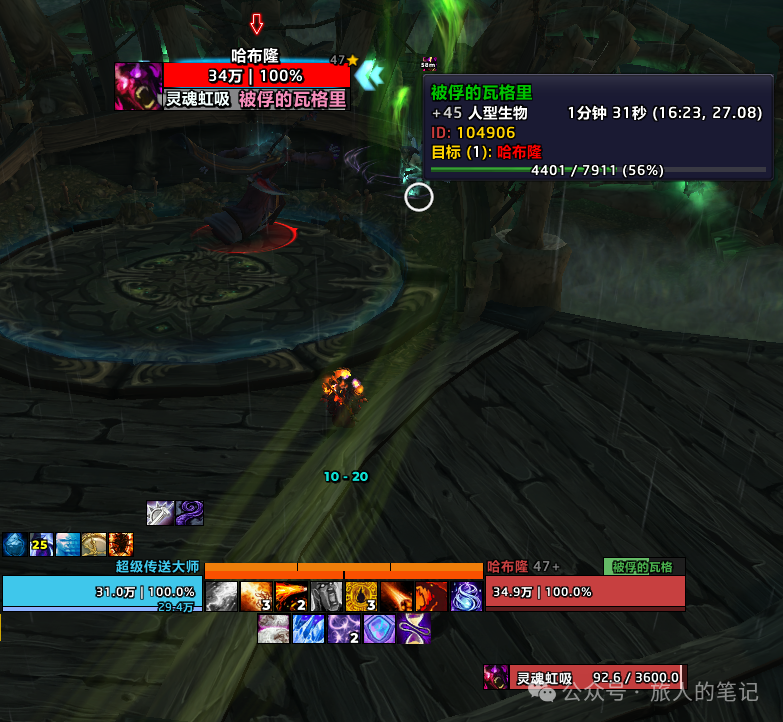This screenshot has width=783, height=722.
Task: Select the 哈布隆 enemy nameplate
Action: pos(256,76)
